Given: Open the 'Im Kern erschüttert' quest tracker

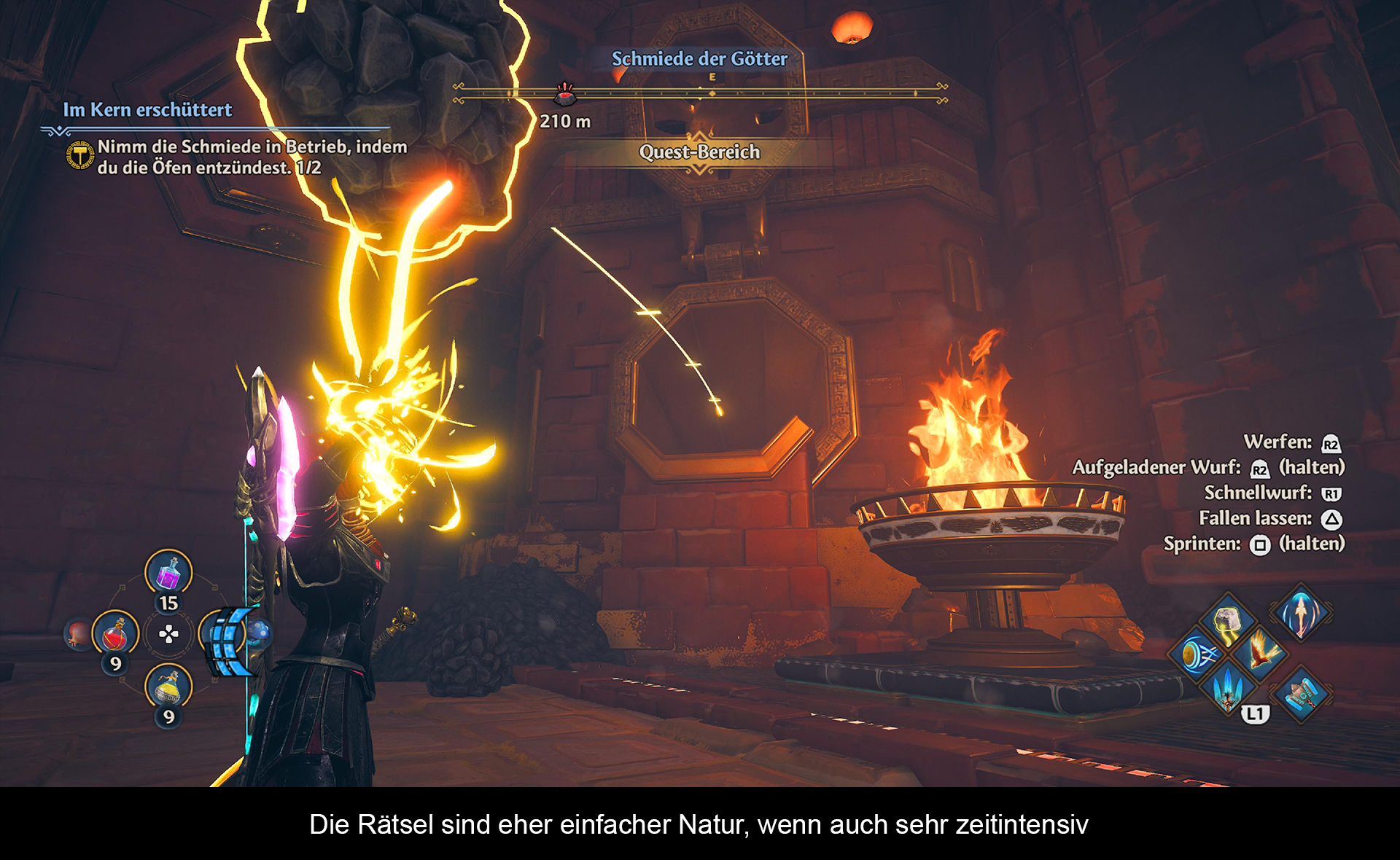Looking at the screenshot, I should point(147,110).
